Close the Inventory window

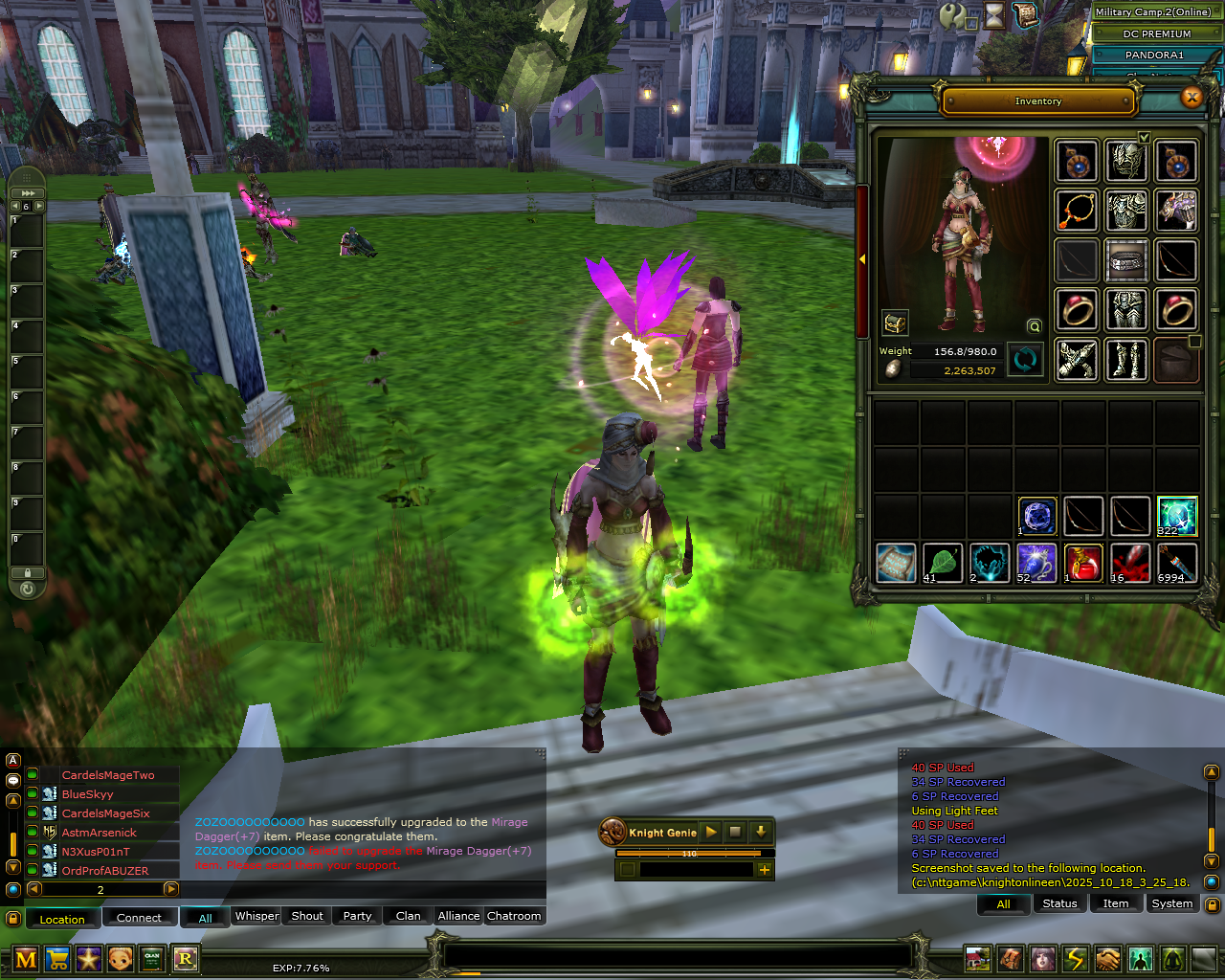(1192, 97)
